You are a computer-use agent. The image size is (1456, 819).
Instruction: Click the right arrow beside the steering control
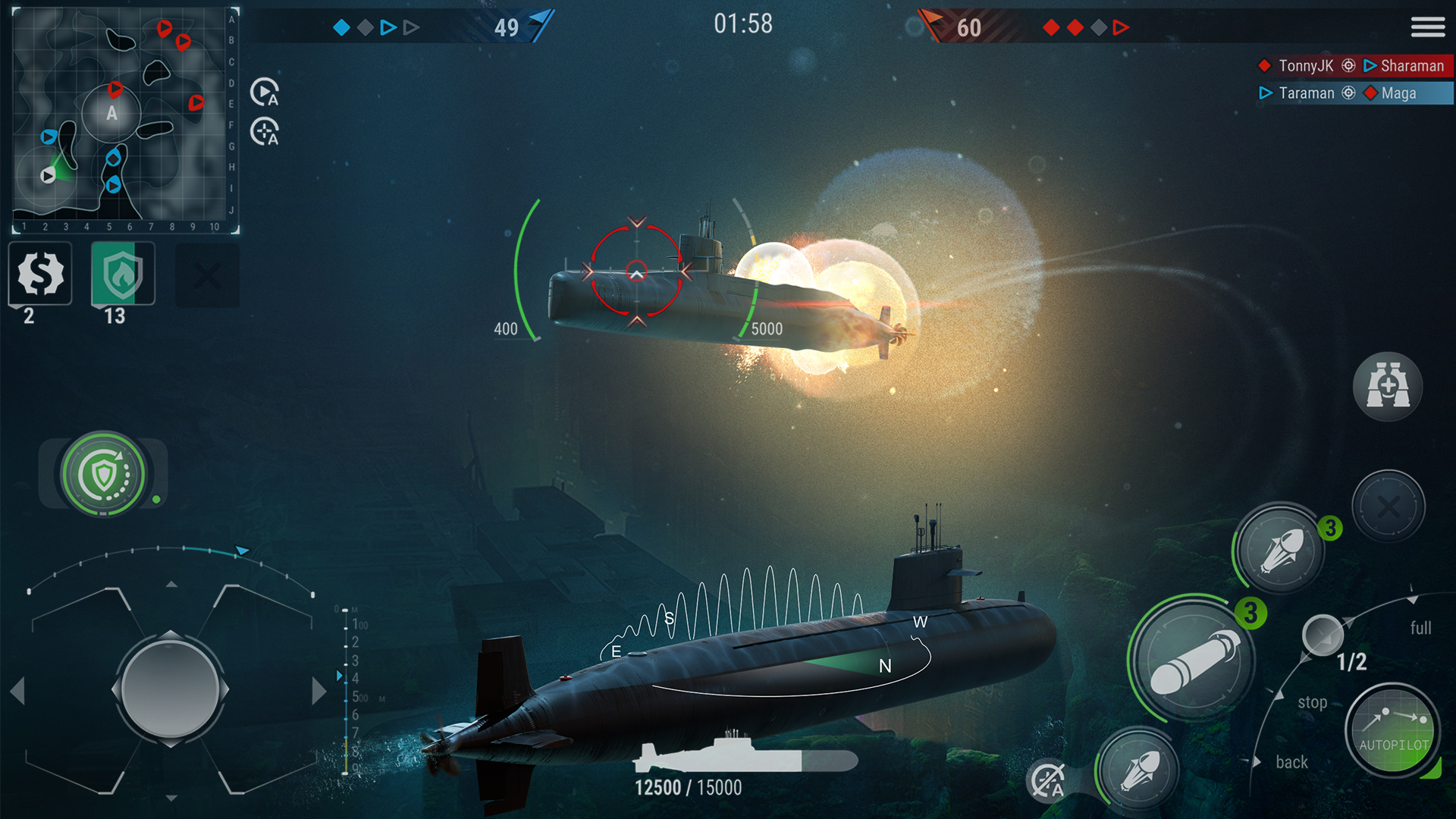click(x=318, y=690)
